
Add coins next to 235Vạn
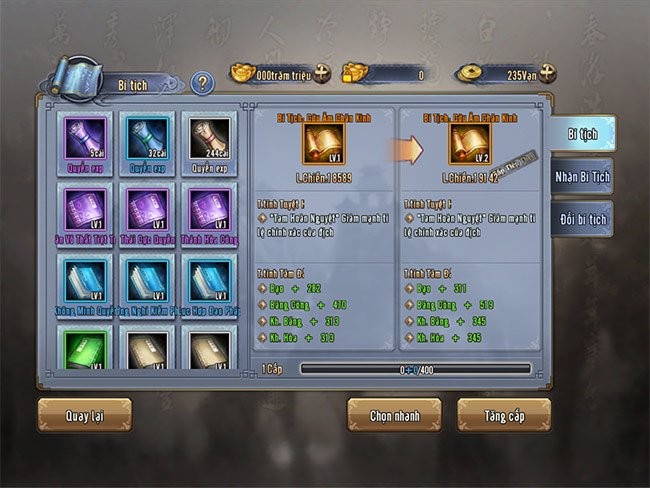(547, 73)
